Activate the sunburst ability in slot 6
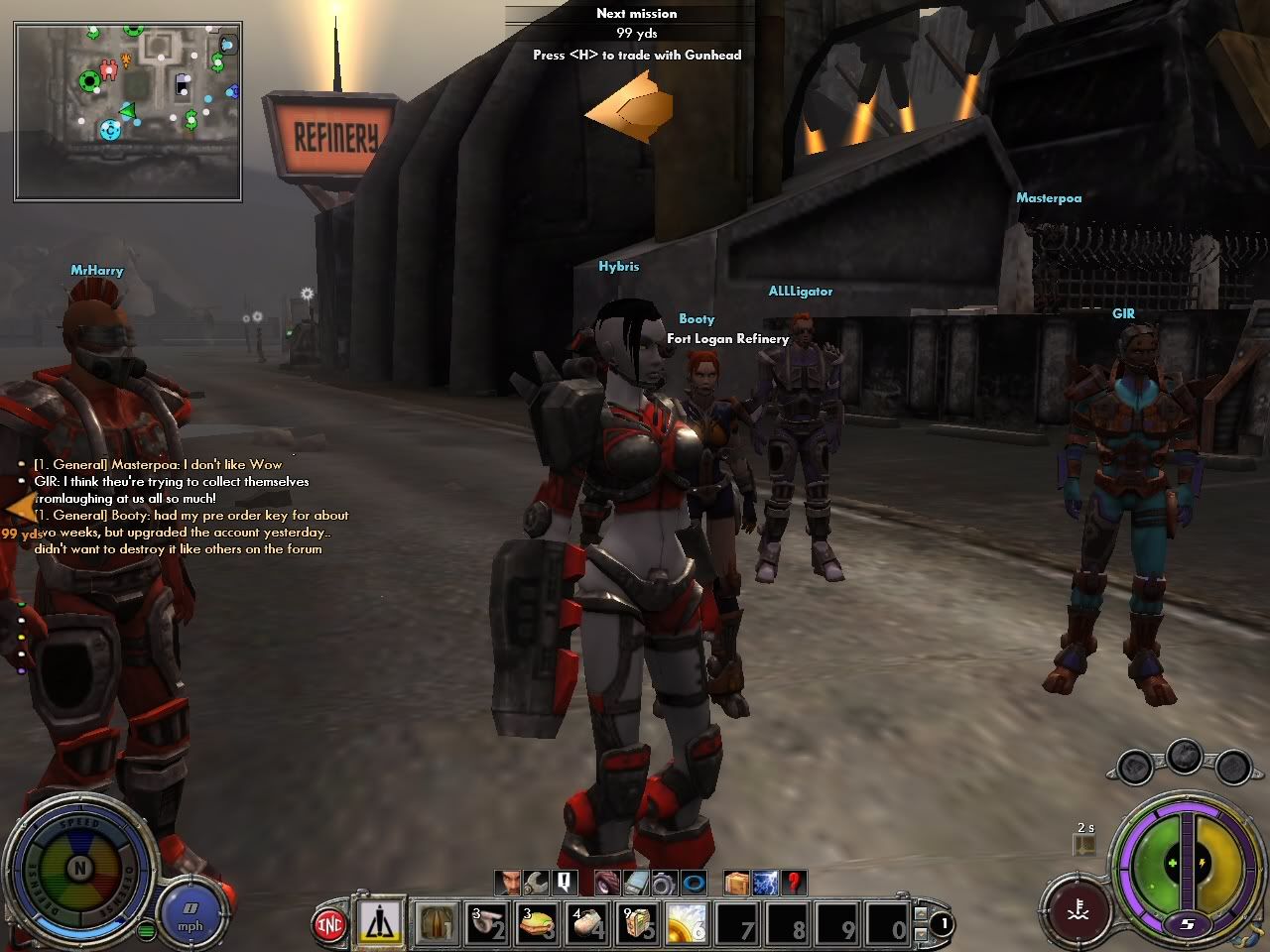Image resolution: width=1270 pixels, height=952 pixels. [x=688, y=923]
